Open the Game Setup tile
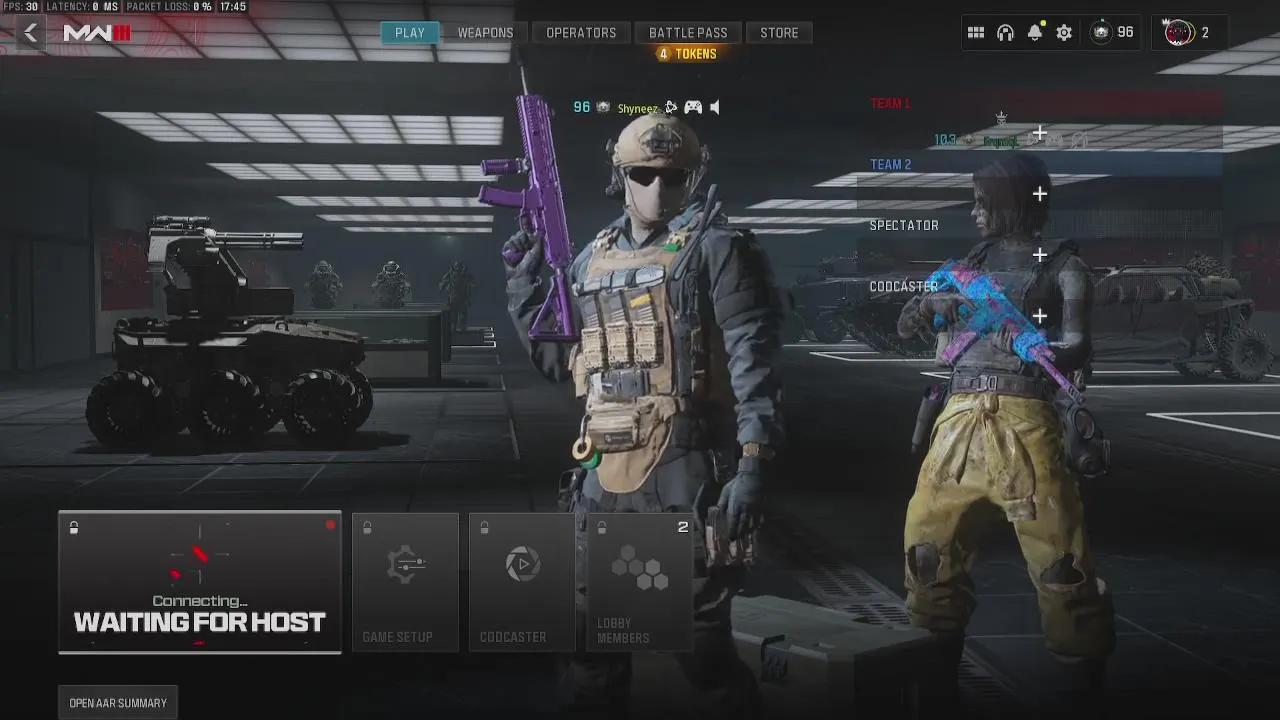This screenshot has height=720, width=1280. pyautogui.click(x=405, y=583)
